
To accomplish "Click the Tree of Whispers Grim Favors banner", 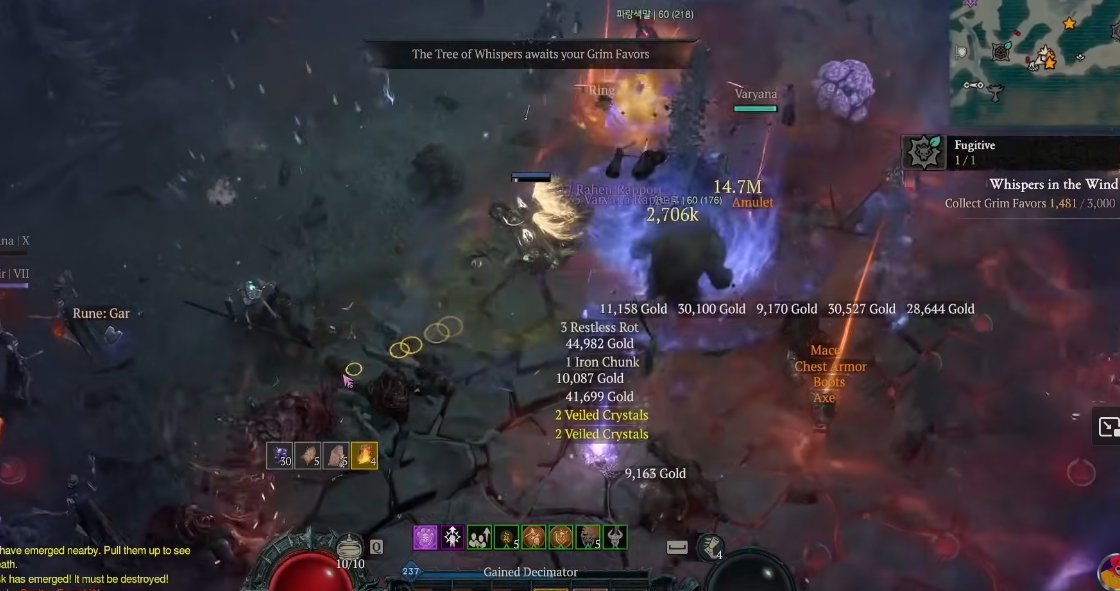I will click(x=530, y=54).
